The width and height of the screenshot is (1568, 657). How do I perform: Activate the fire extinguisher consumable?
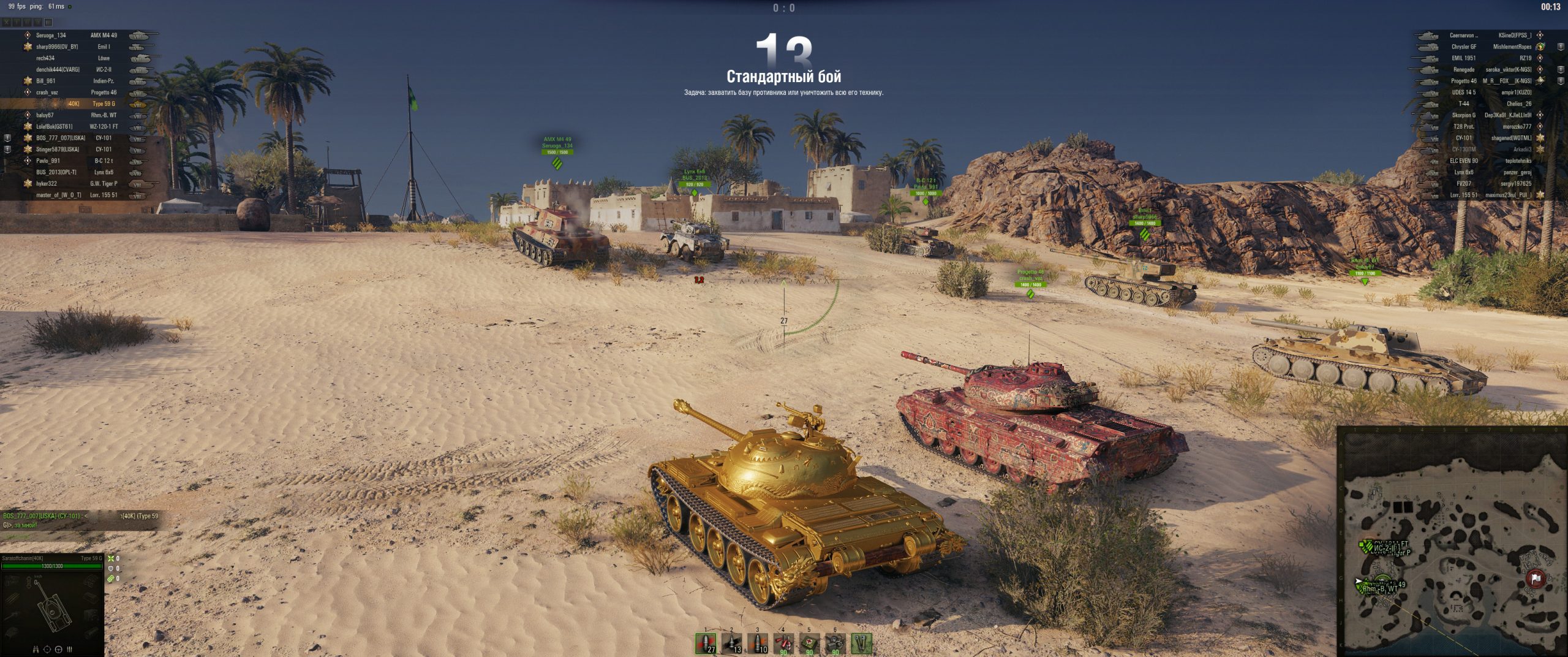point(783,643)
